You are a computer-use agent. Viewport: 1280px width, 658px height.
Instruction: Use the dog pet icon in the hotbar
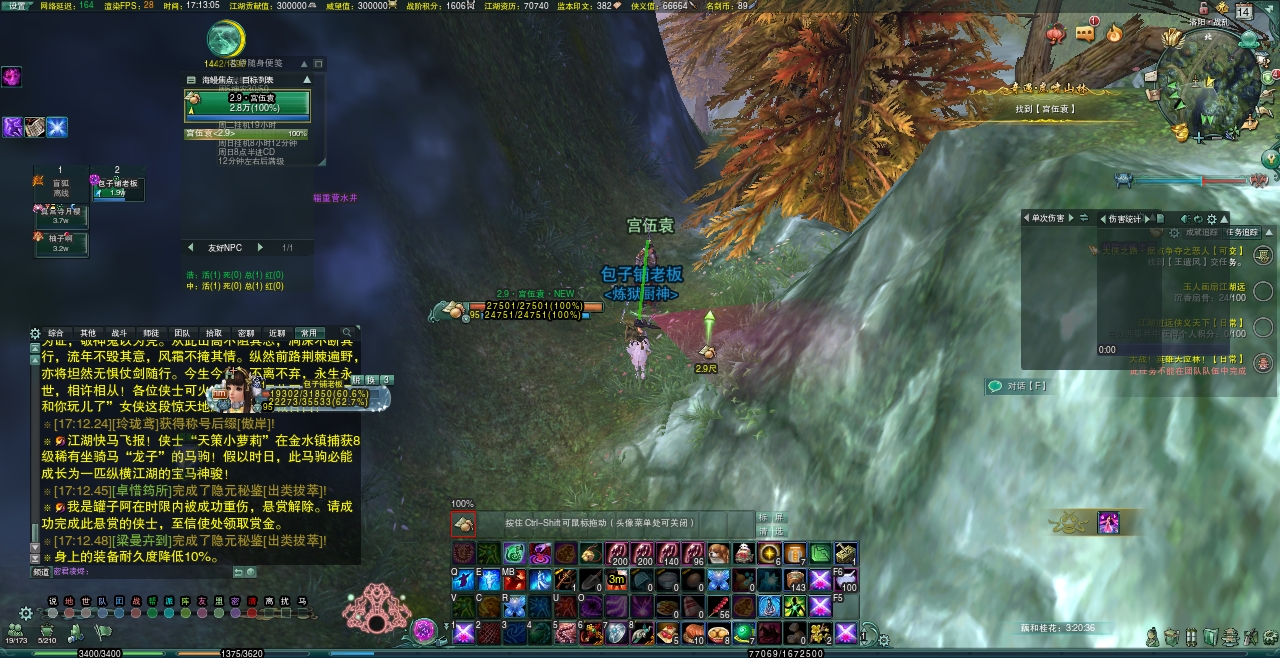coord(717,554)
